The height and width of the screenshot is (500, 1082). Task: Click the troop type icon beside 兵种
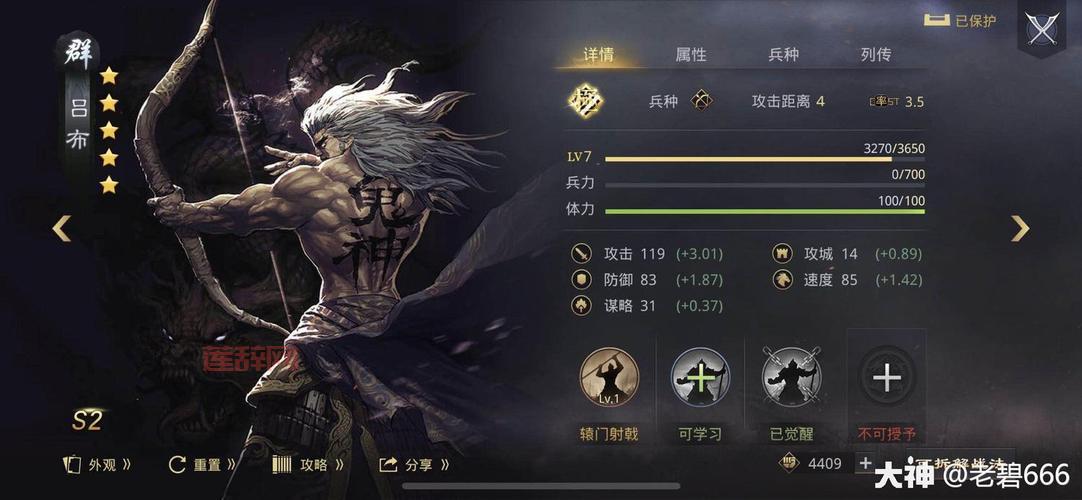coord(703,101)
